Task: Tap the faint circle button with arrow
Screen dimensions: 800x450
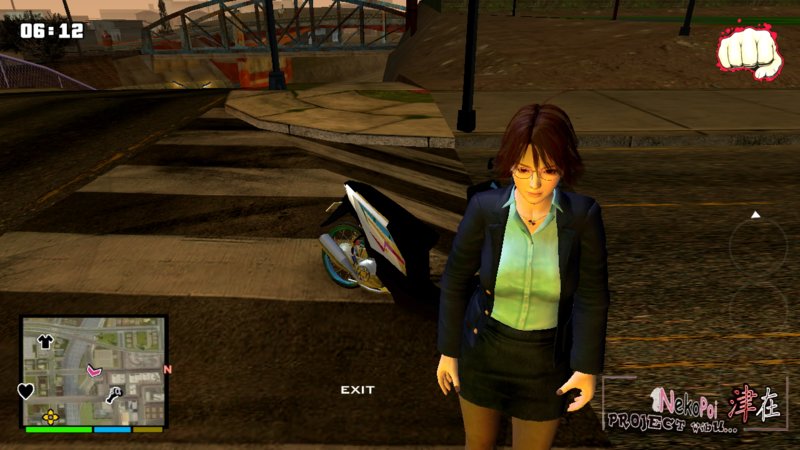Action: [x=756, y=240]
